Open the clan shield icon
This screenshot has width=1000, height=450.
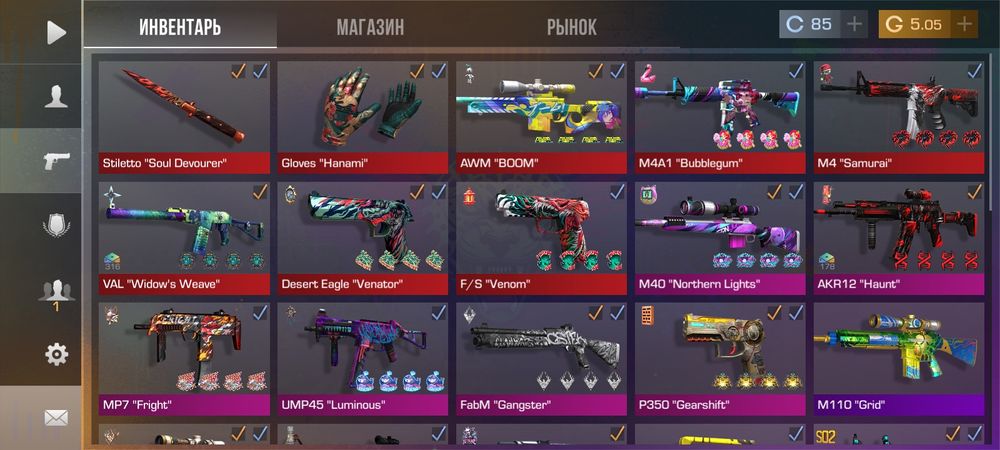click(x=56, y=225)
